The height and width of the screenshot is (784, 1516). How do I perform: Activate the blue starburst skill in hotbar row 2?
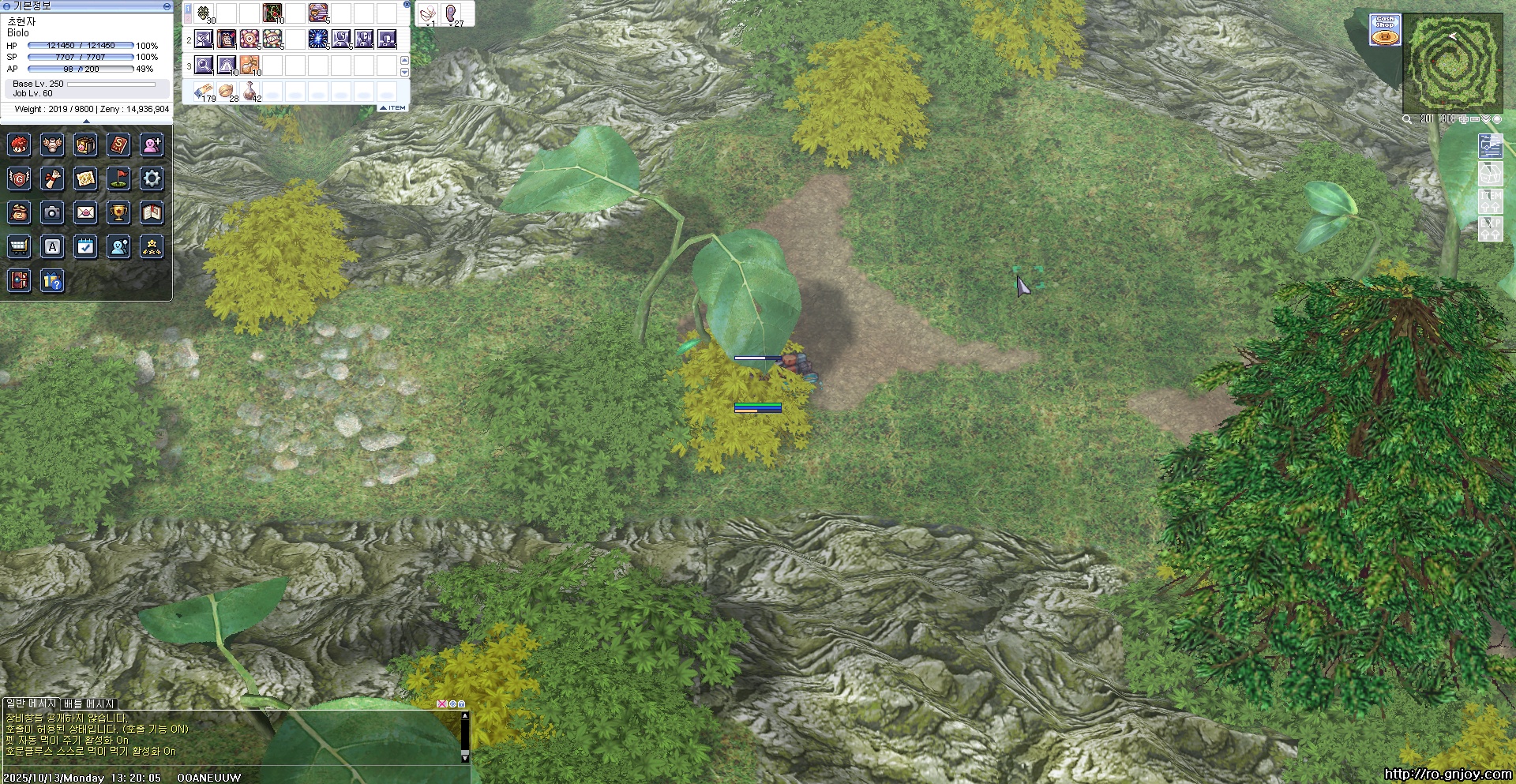tap(318, 39)
